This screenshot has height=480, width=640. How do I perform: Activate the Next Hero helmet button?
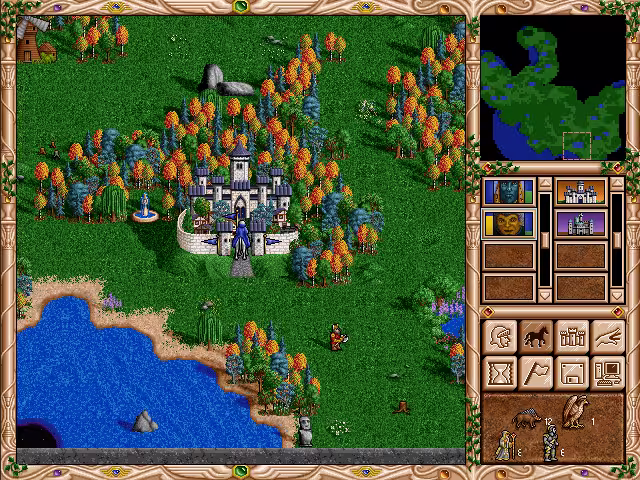coord(500,337)
